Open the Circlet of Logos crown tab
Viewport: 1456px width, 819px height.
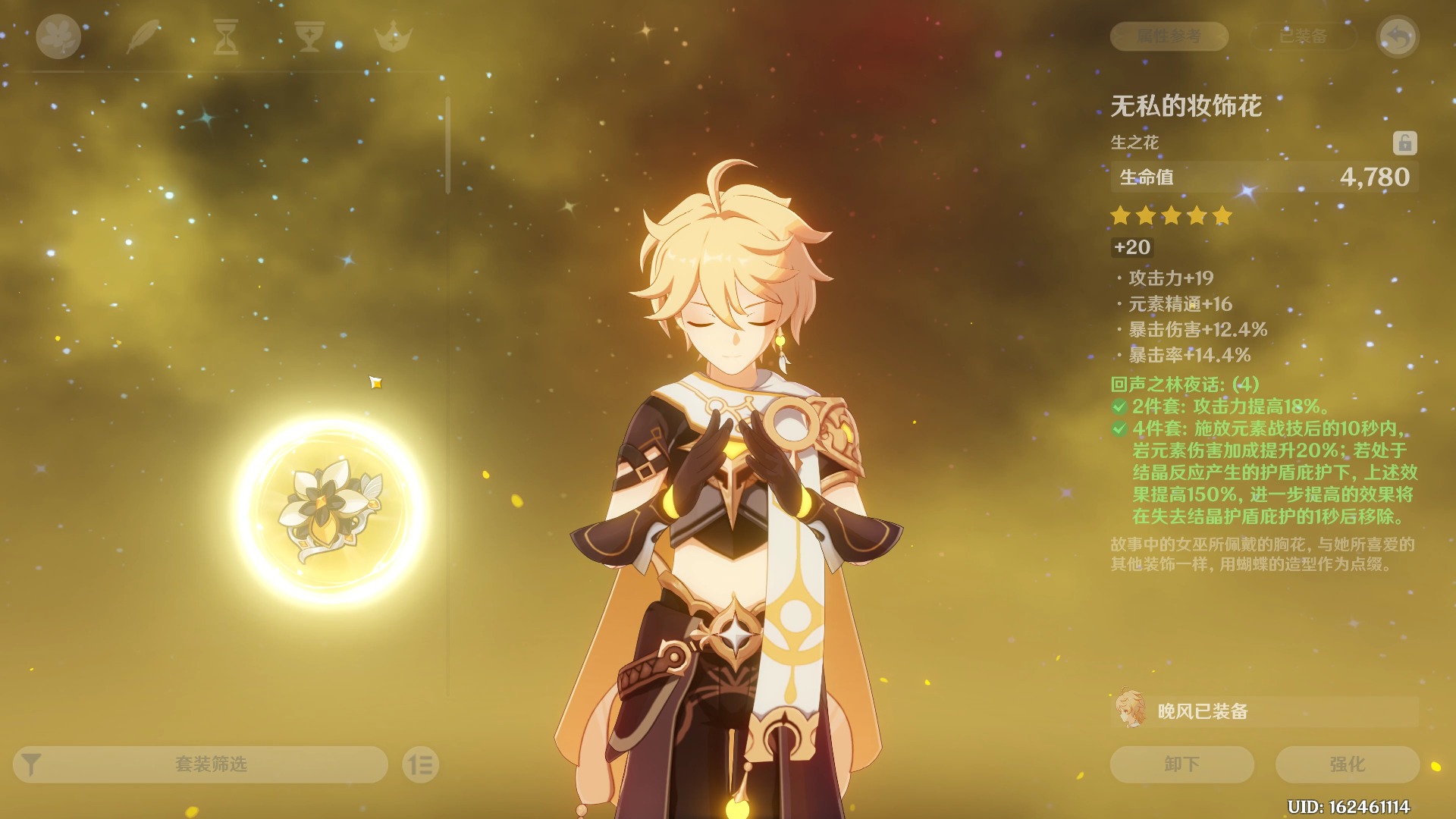393,36
